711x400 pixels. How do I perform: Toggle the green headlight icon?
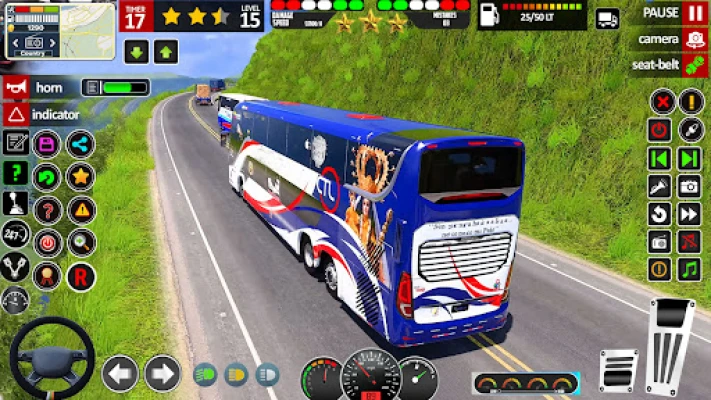(205, 374)
